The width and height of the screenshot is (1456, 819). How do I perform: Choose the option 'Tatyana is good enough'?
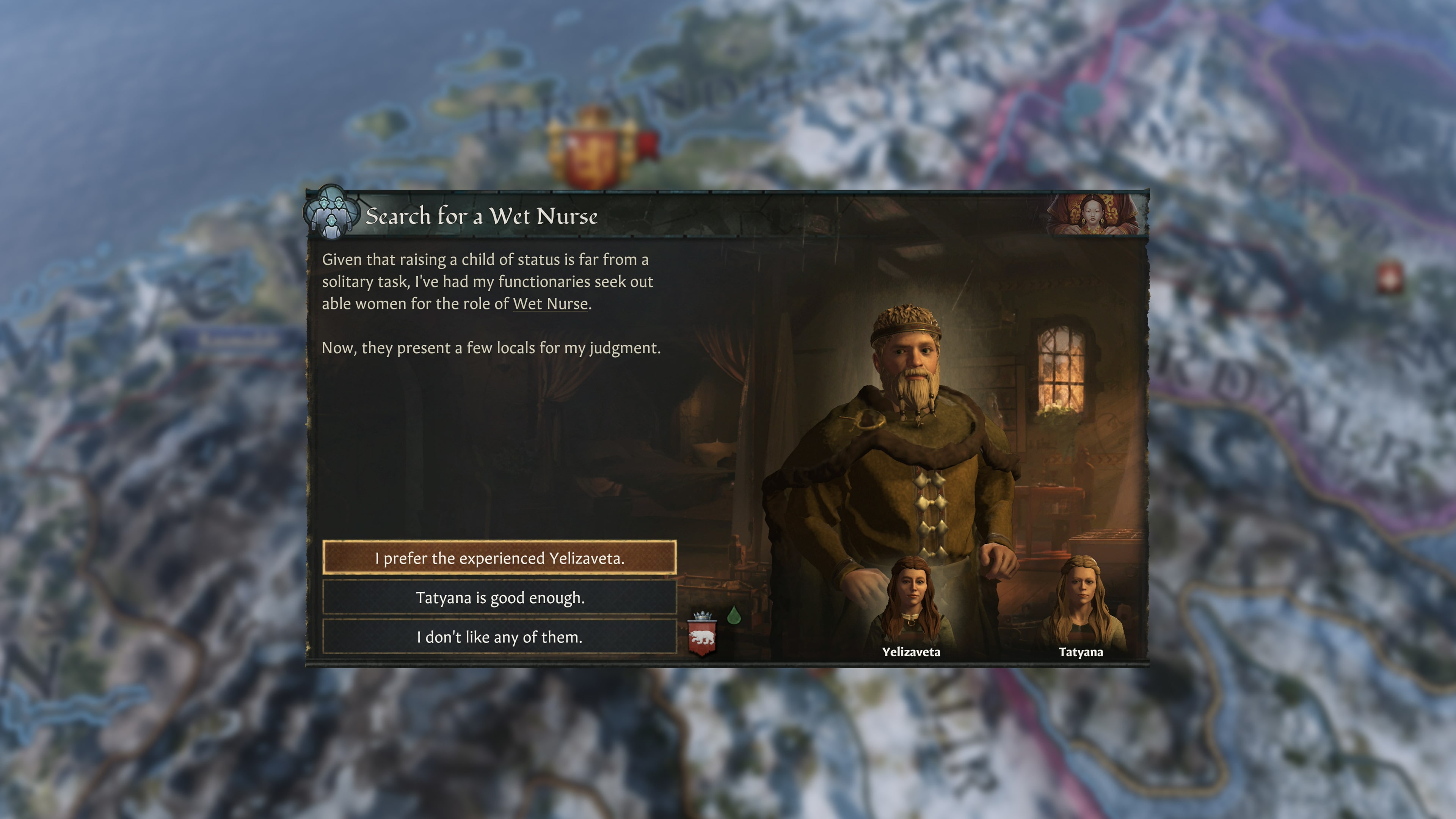click(x=500, y=598)
